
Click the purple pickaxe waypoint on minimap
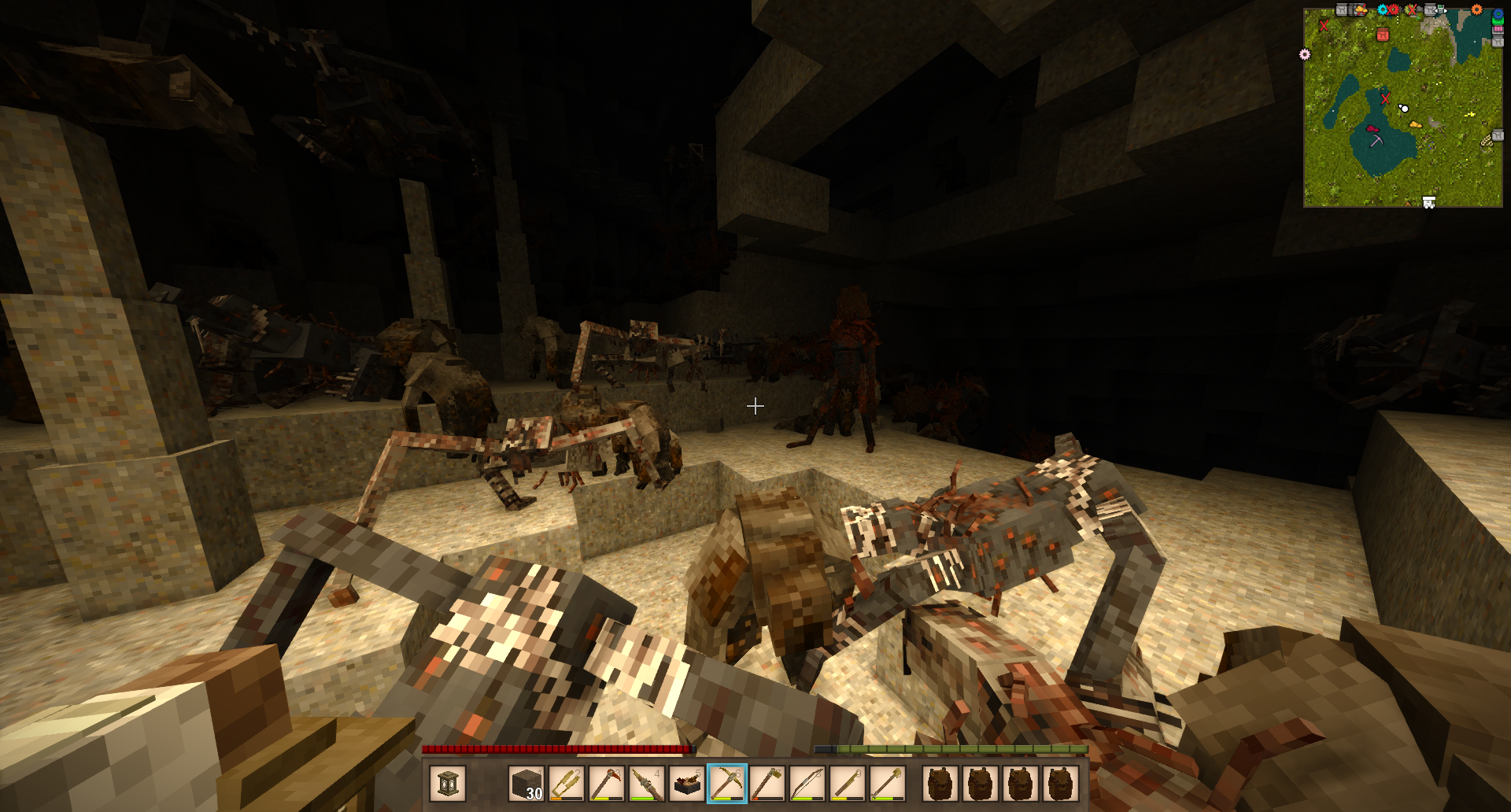click(x=1376, y=141)
